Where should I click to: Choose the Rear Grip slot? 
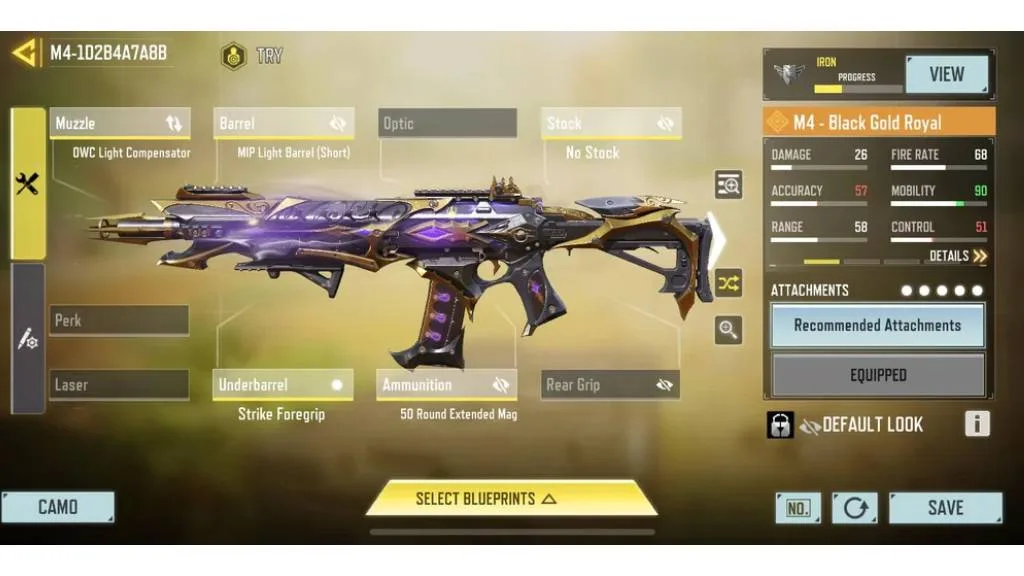611,385
